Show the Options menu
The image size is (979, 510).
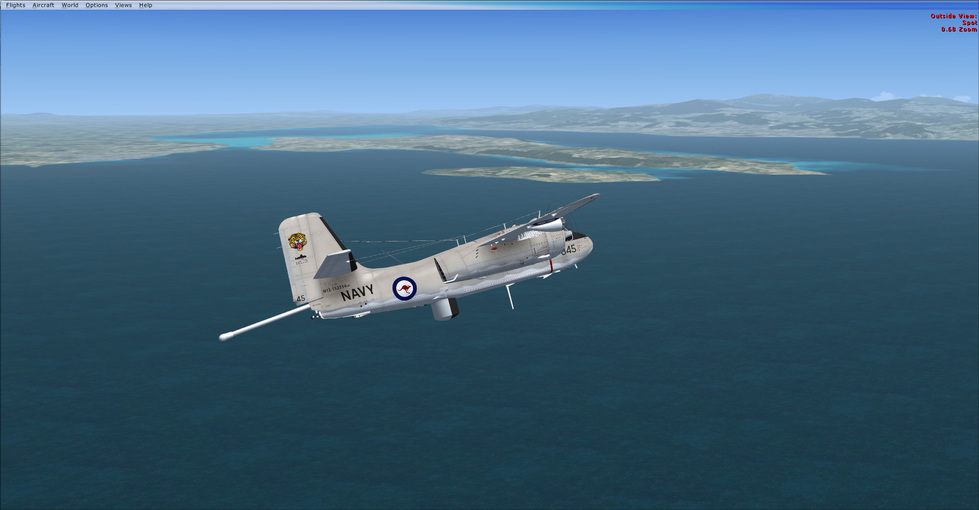[96, 5]
